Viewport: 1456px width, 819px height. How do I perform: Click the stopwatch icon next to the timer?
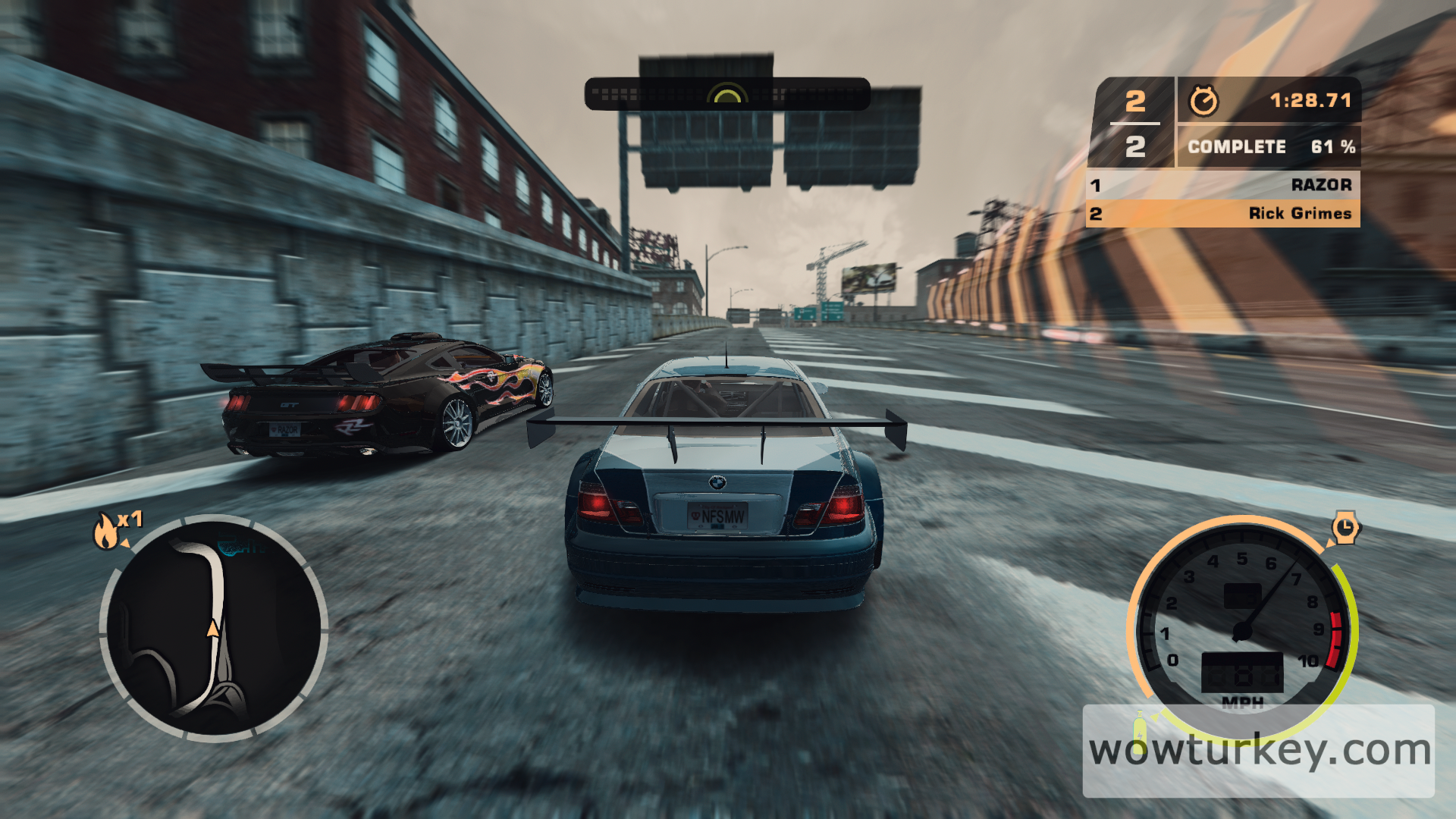click(1204, 99)
